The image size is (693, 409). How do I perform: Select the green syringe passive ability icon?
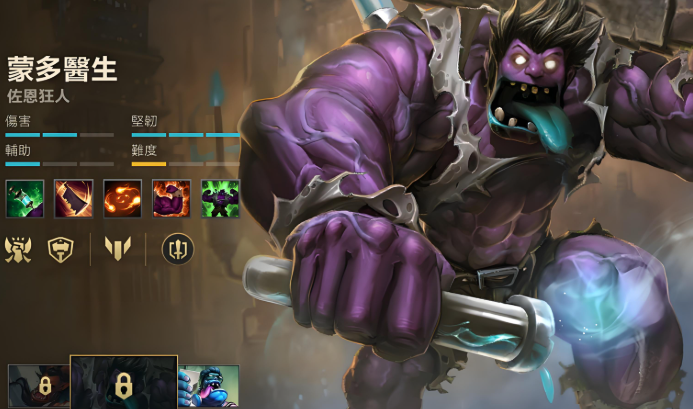pos(25,199)
